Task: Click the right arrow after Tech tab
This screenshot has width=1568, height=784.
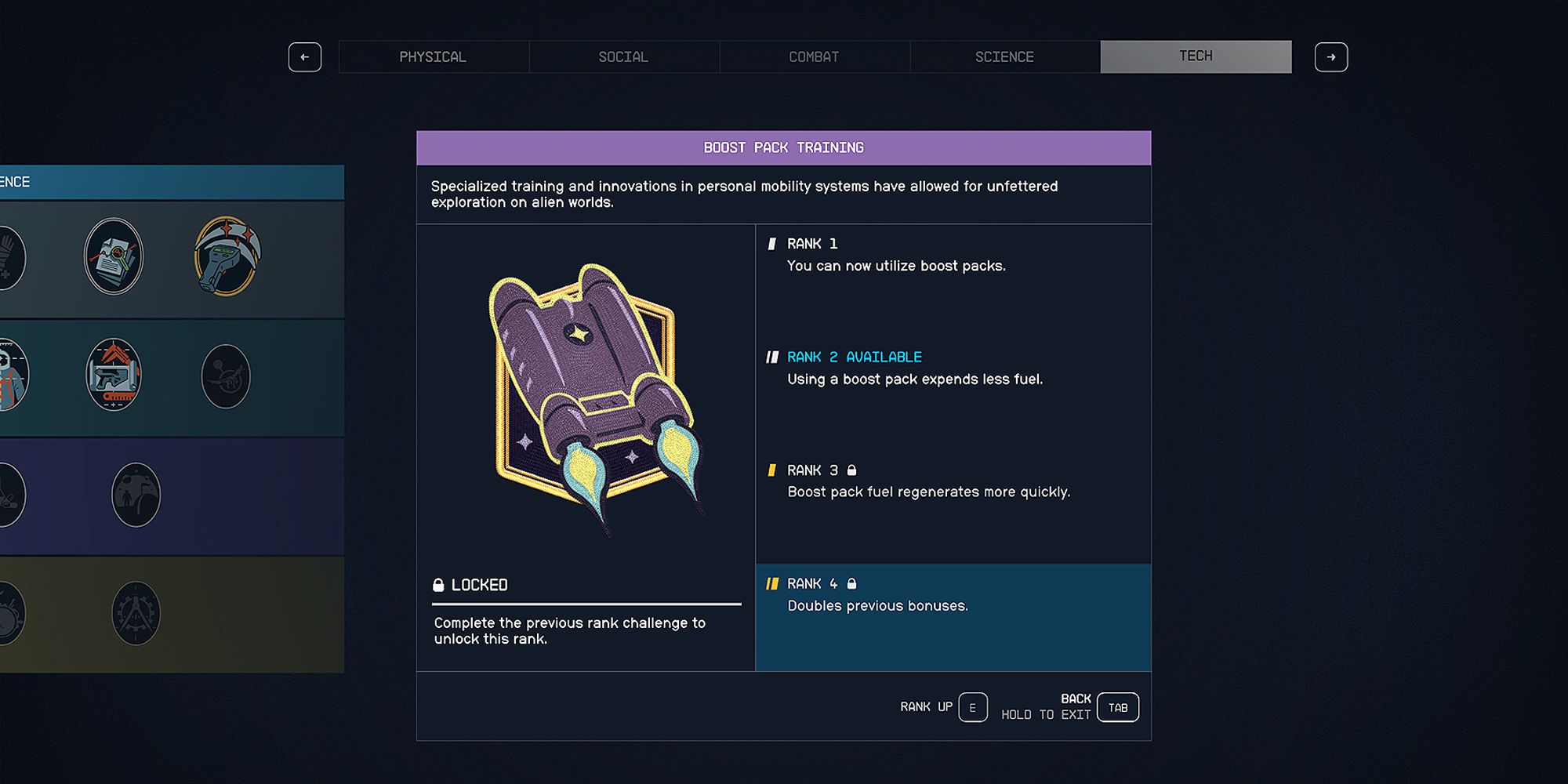Action: point(1331,56)
